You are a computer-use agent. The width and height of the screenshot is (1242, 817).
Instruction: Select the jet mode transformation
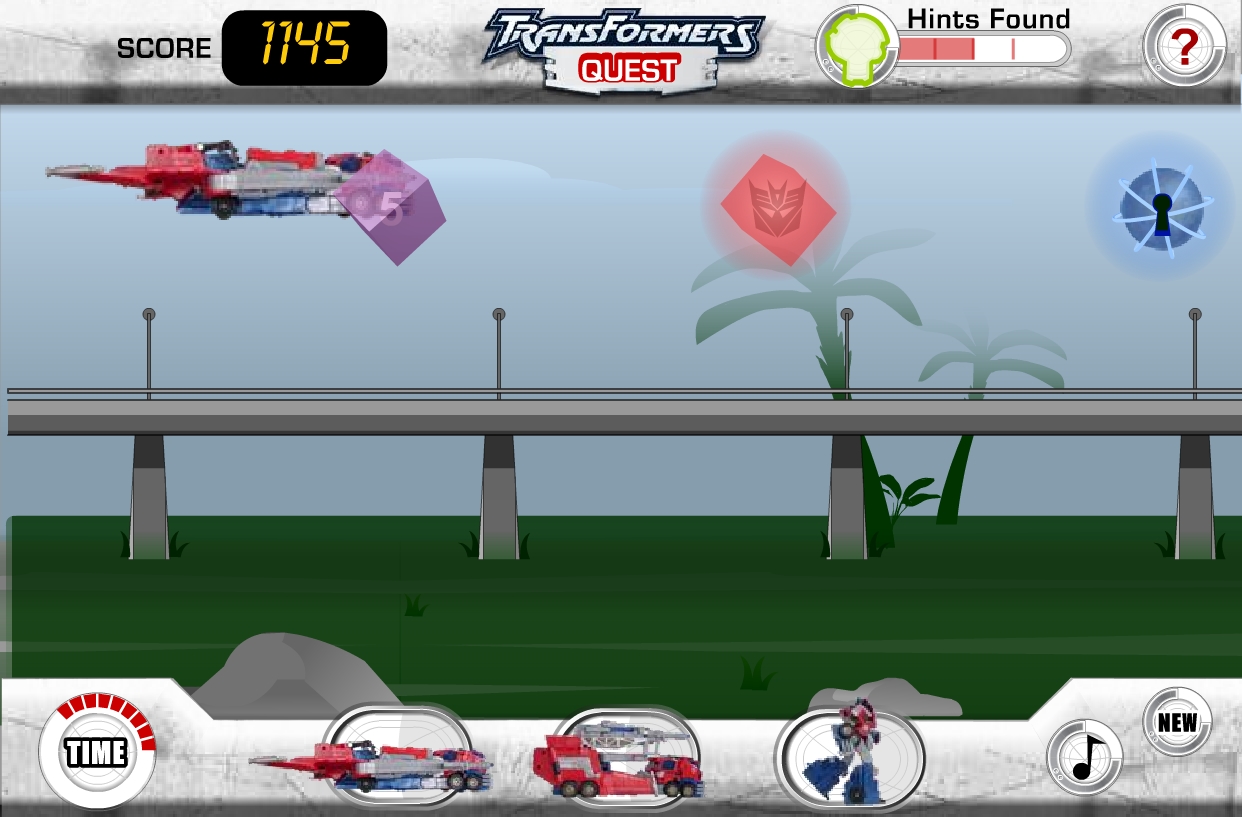[x=397, y=757]
